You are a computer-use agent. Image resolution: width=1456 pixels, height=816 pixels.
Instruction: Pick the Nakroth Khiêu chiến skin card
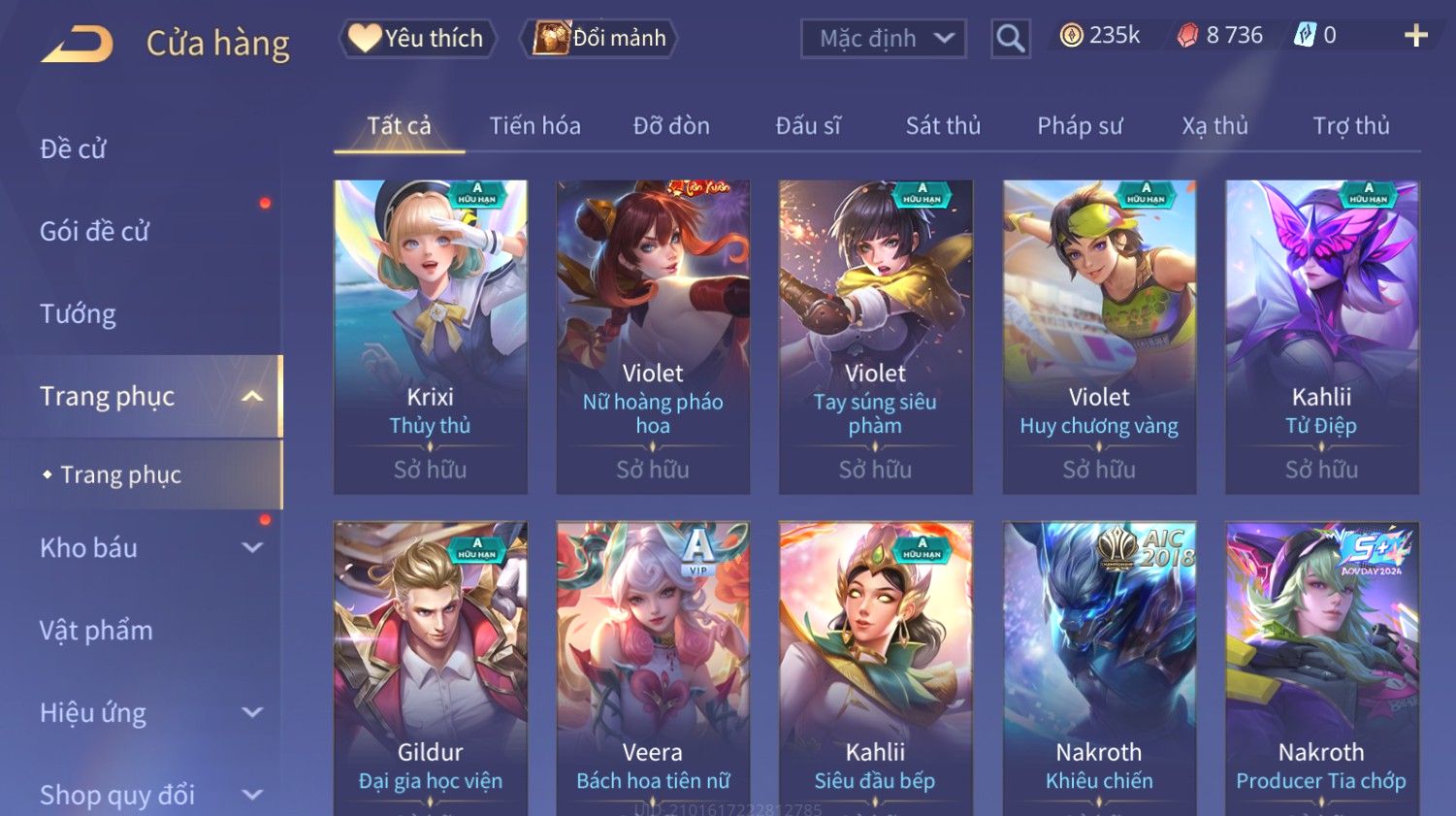pos(1099,668)
